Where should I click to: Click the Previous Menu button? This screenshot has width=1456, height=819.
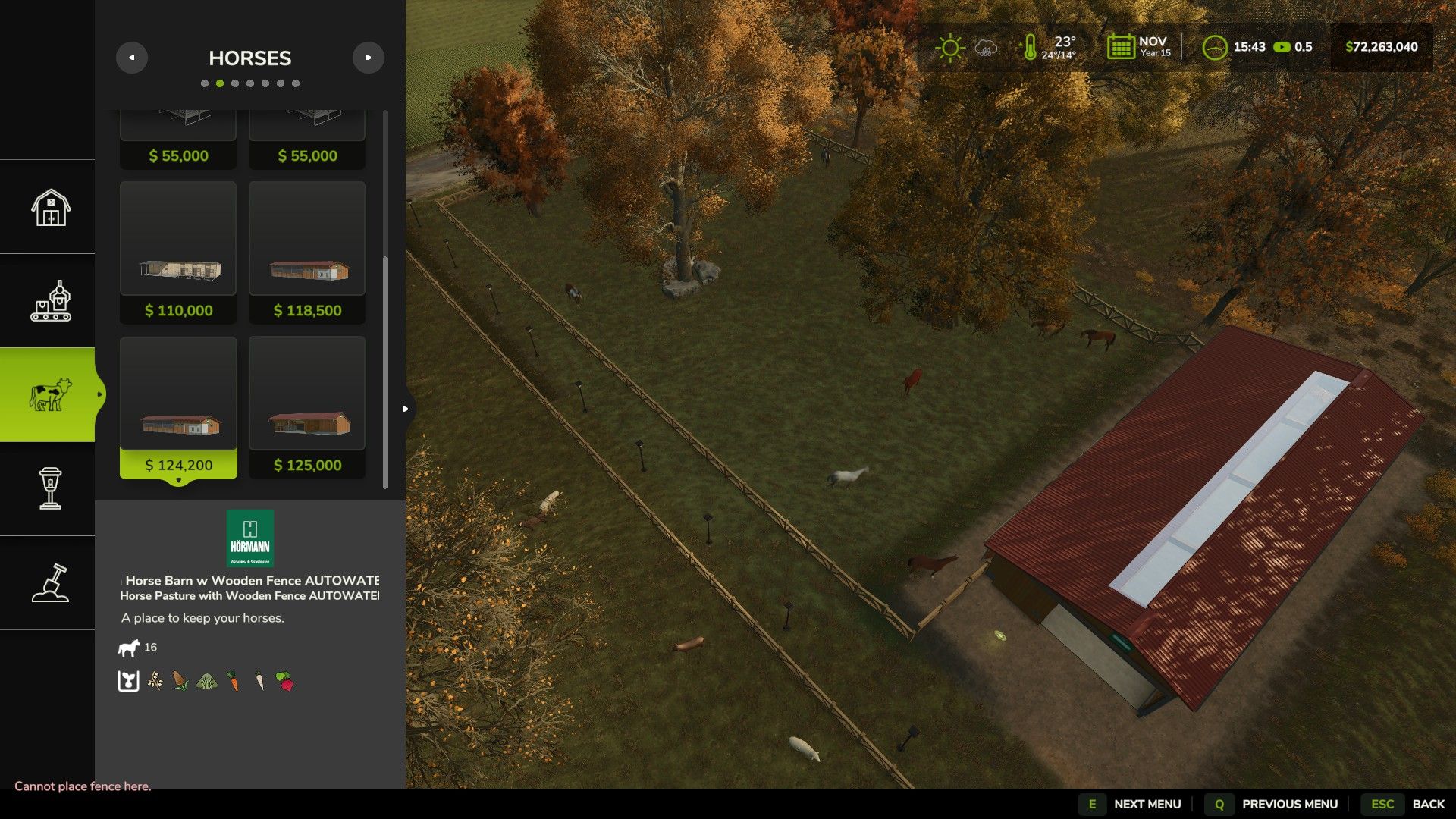[1276, 804]
